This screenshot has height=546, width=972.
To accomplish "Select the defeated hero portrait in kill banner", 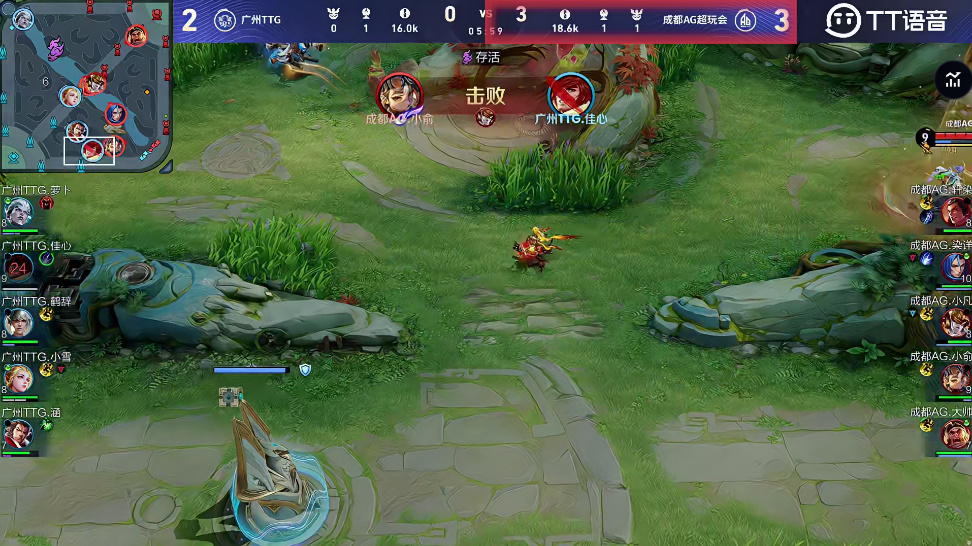I will coord(570,95).
